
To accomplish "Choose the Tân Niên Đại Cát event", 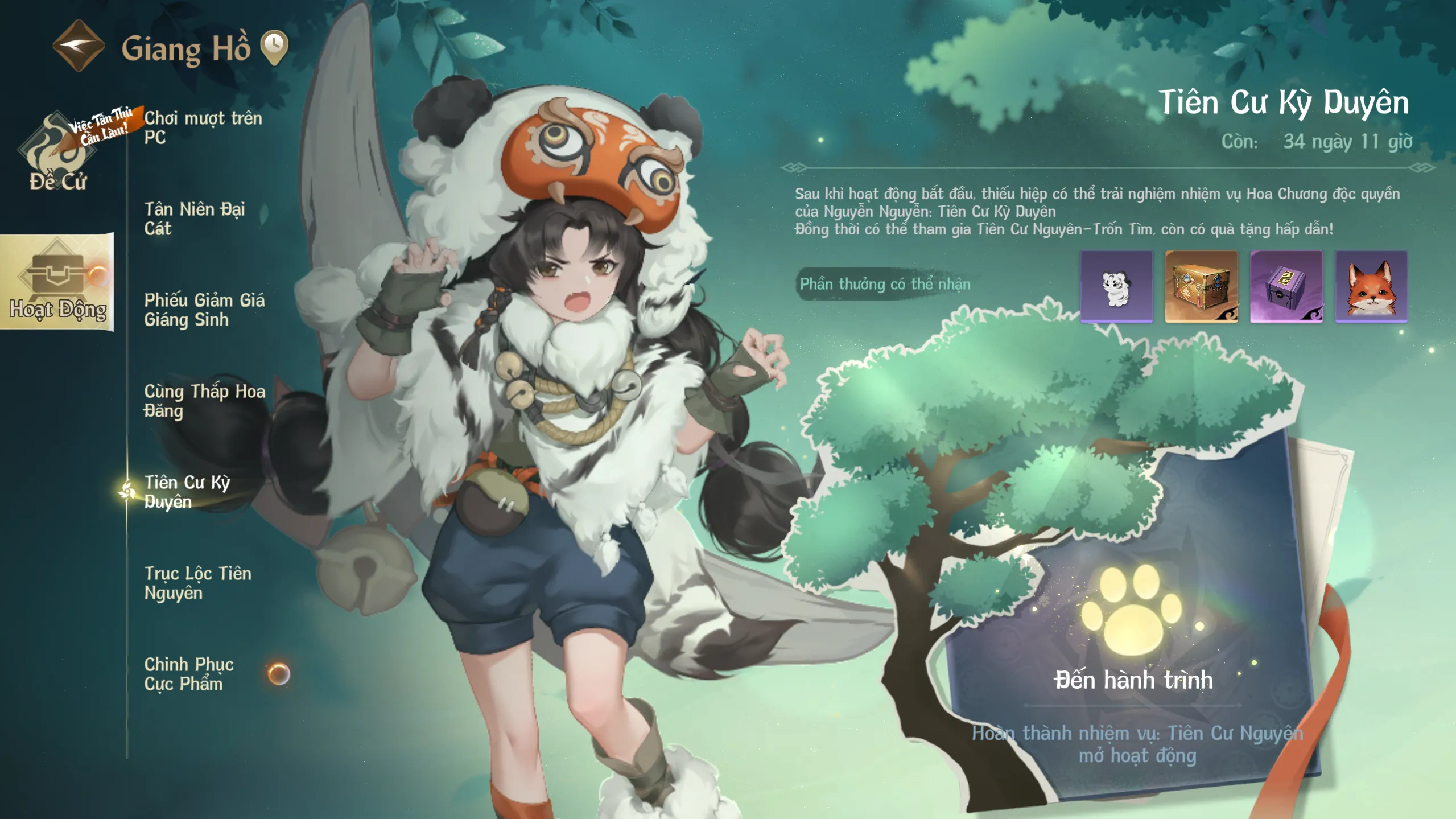I will tap(195, 219).
